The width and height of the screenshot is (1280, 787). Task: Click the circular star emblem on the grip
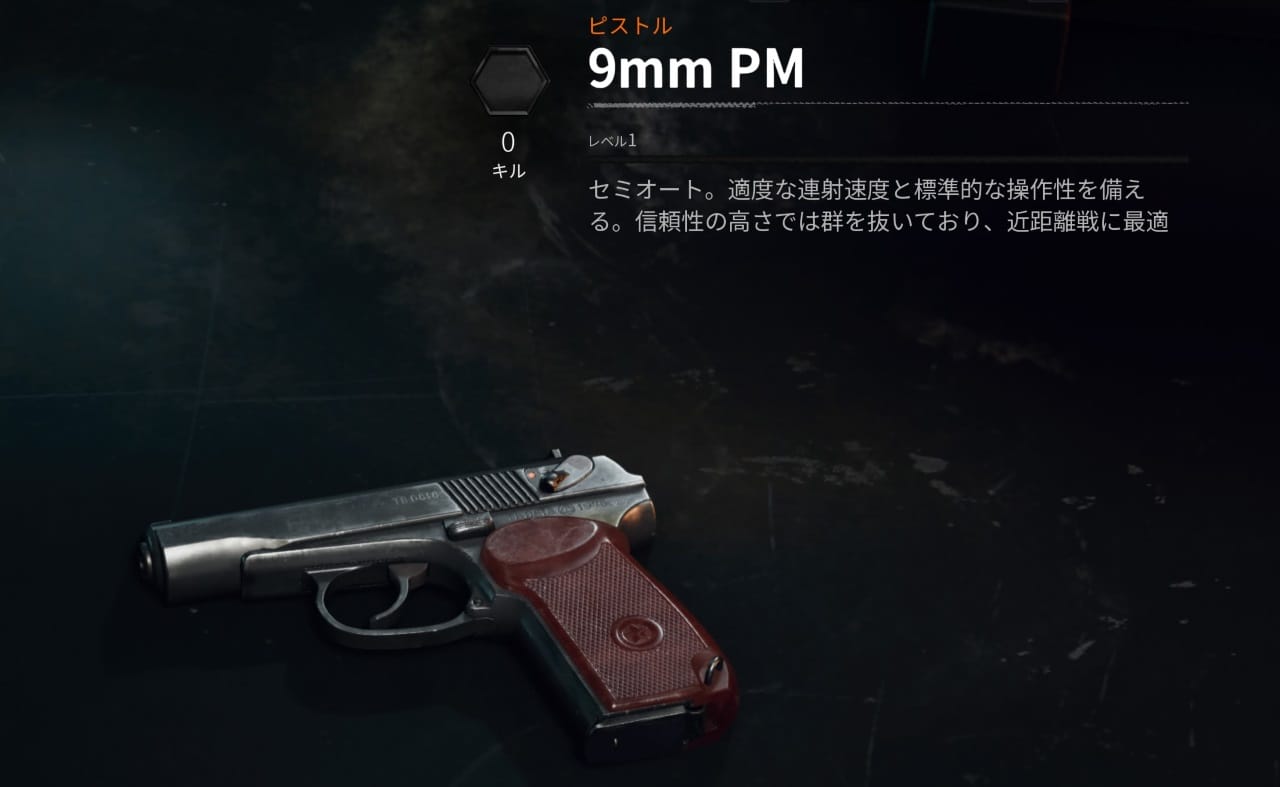[x=637, y=634]
